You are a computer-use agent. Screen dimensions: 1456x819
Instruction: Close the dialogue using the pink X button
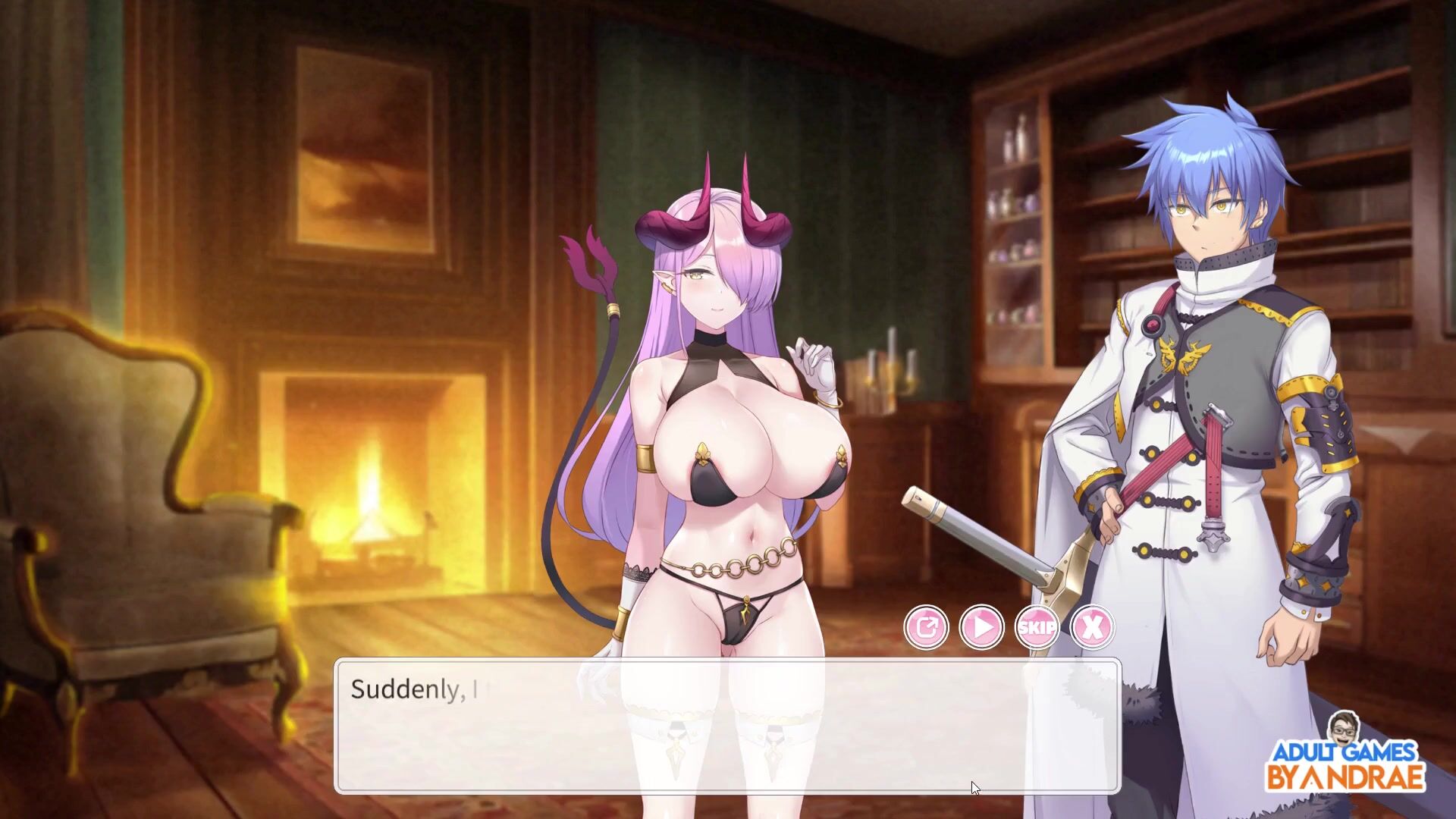click(x=1092, y=627)
